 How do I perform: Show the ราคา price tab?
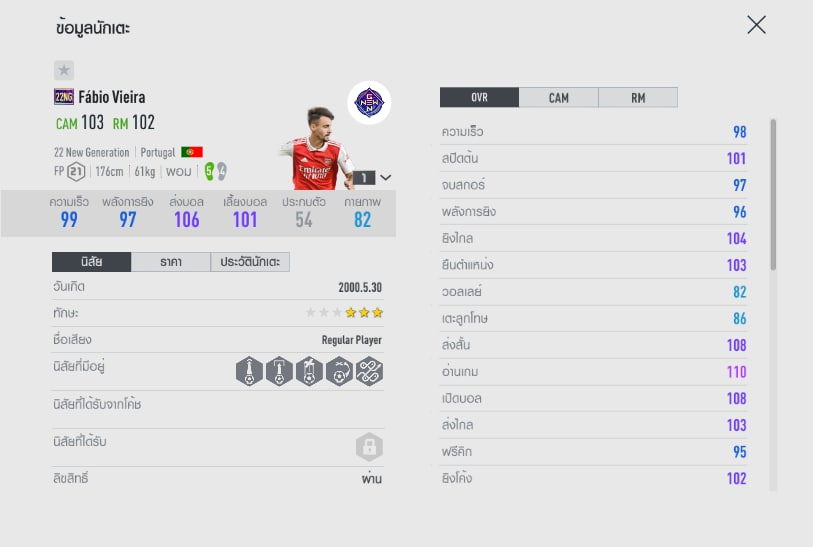click(x=170, y=262)
